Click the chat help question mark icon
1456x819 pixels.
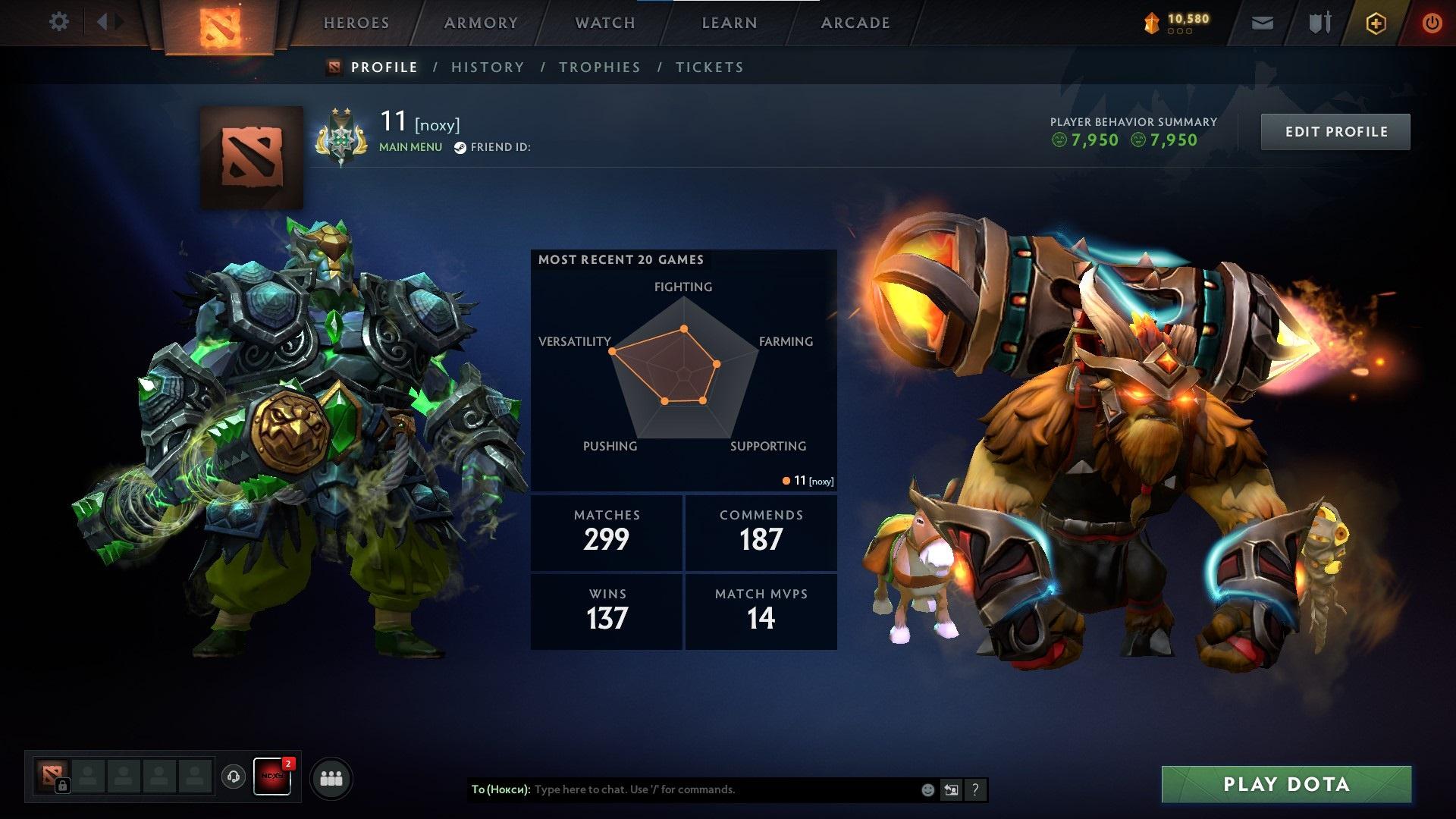click(x=976, y=789)
